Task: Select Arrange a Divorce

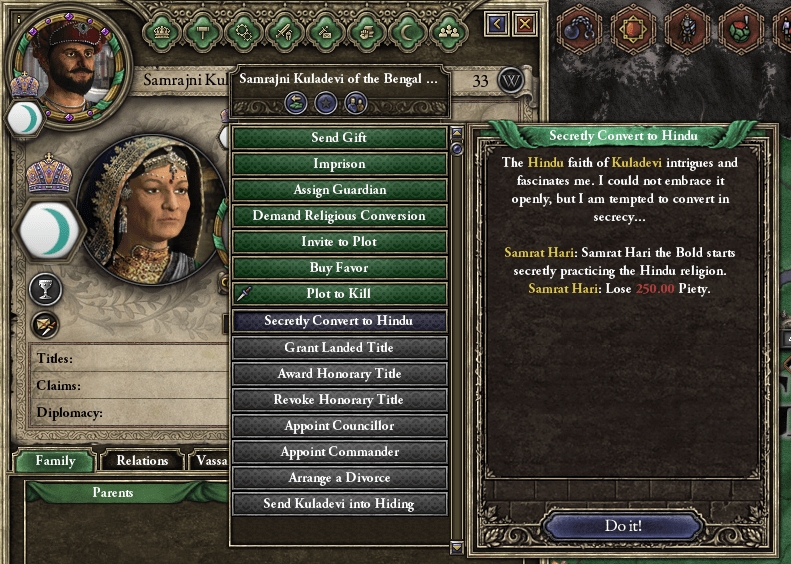Action: (339, 477)
